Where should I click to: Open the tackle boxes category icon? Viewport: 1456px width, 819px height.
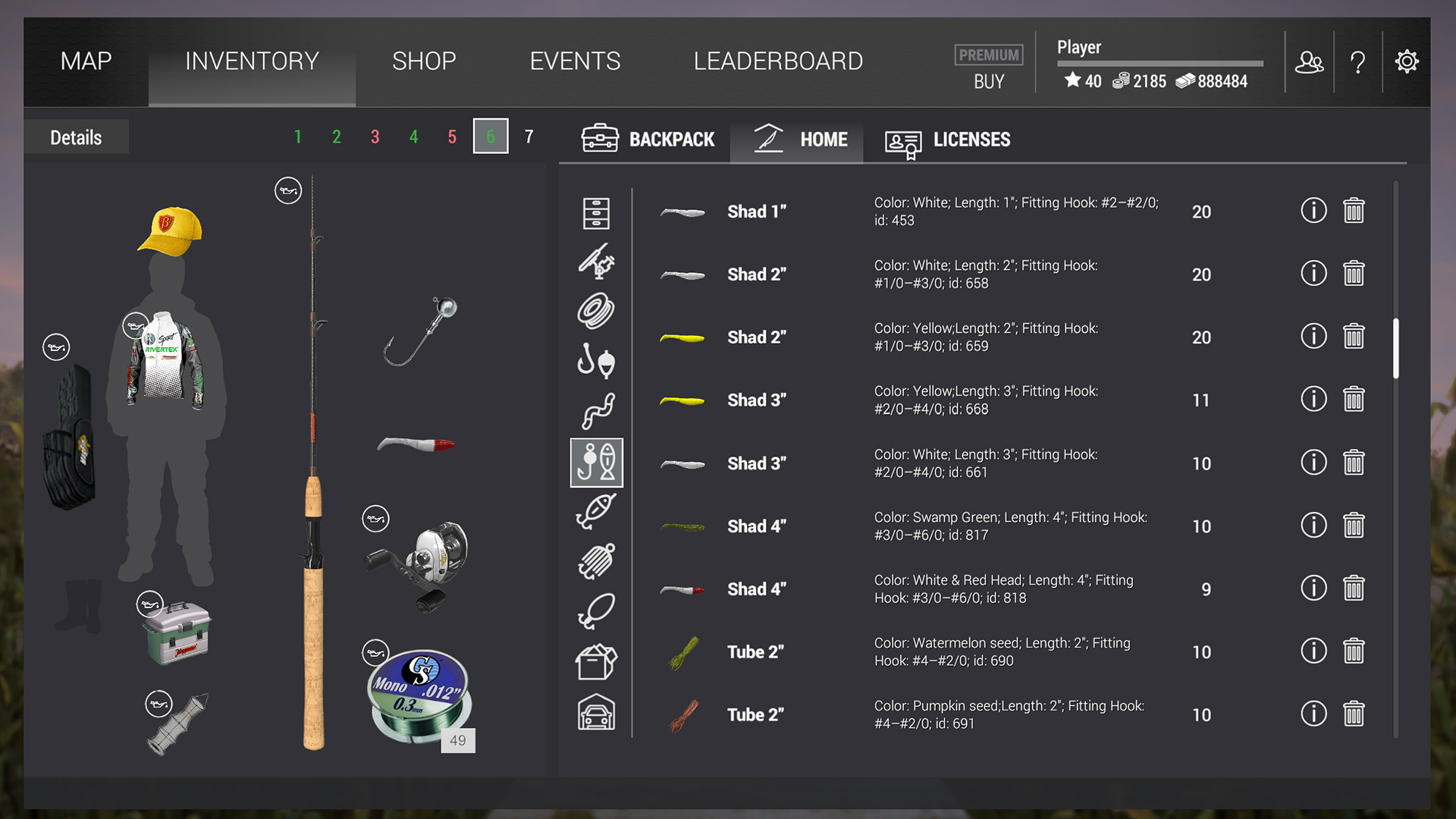(x=597, y=660)
